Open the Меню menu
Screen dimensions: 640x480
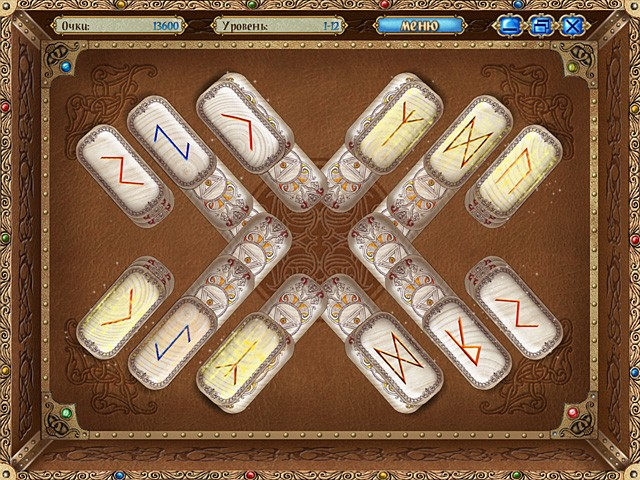(x=419, y=24)
